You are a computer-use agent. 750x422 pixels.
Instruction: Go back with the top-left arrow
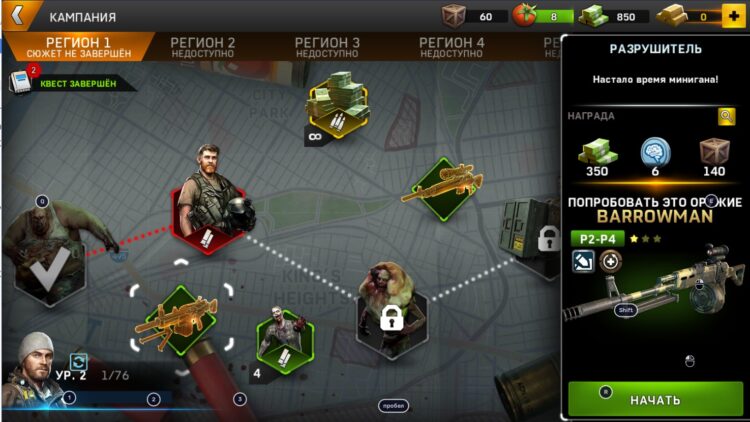[x=17, y=16]
